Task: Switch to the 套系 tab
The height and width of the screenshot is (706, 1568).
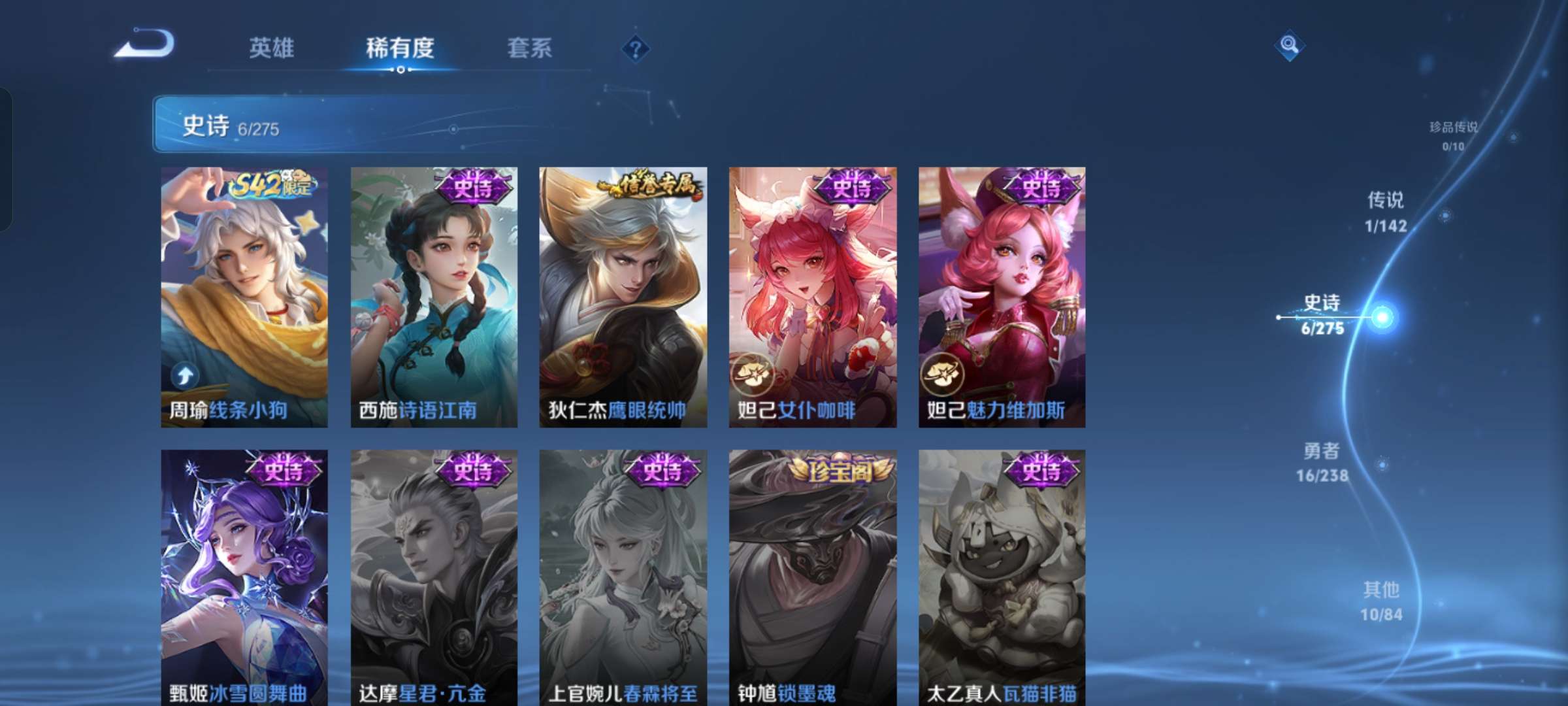Action: [x=529, y=47]
